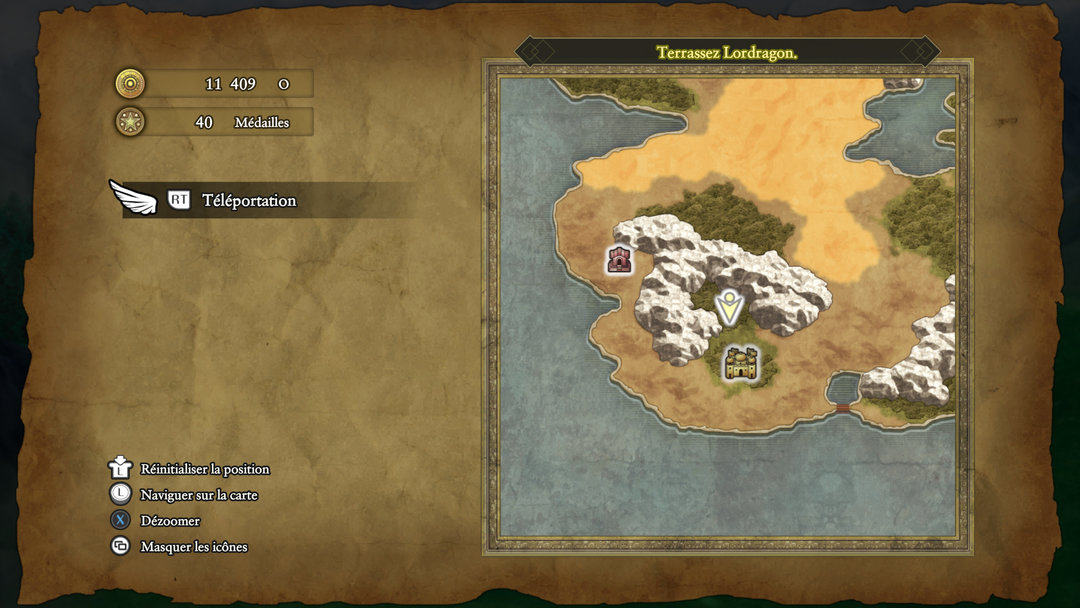Click the red fortress map marker
The height and width of the screenshot is (608, 1080).
coord(620,259)
